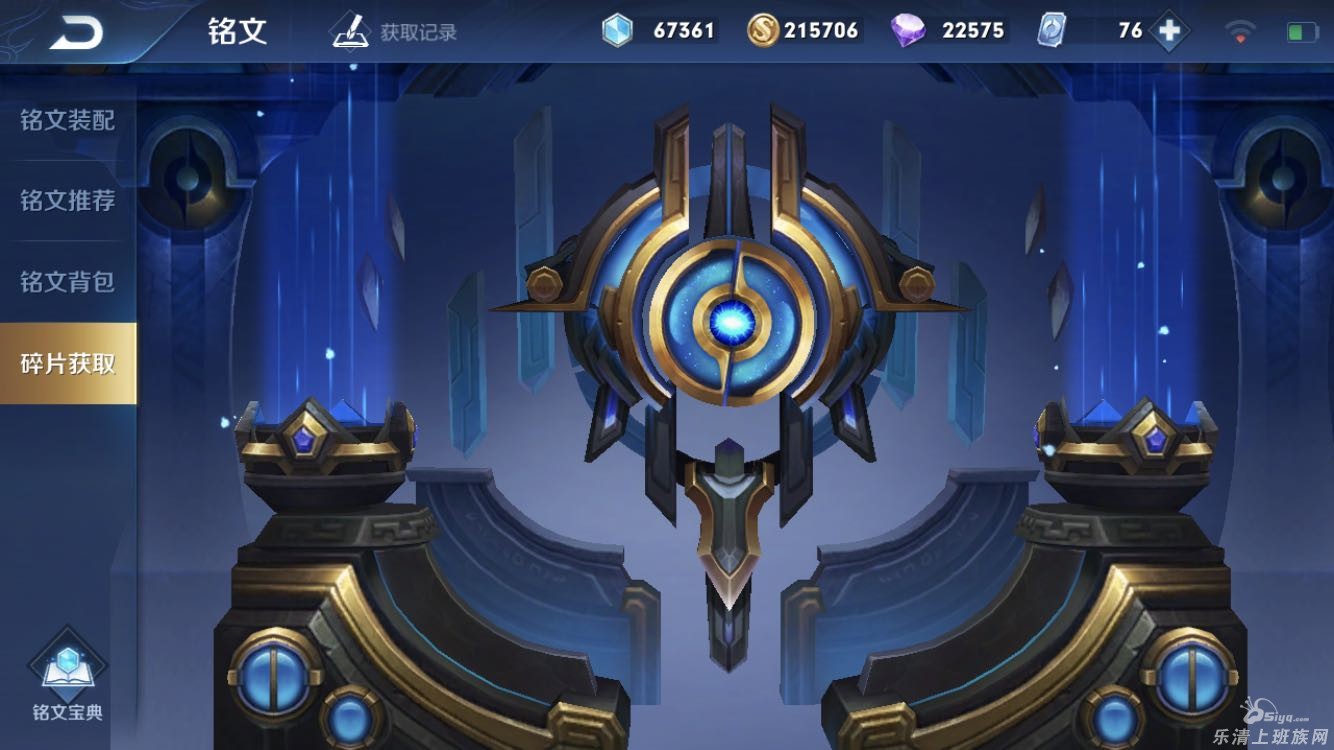Screen dimensions: 1334x750
Task: Switch to the 铭文装配 tab
Action: [x=67, y=121]
